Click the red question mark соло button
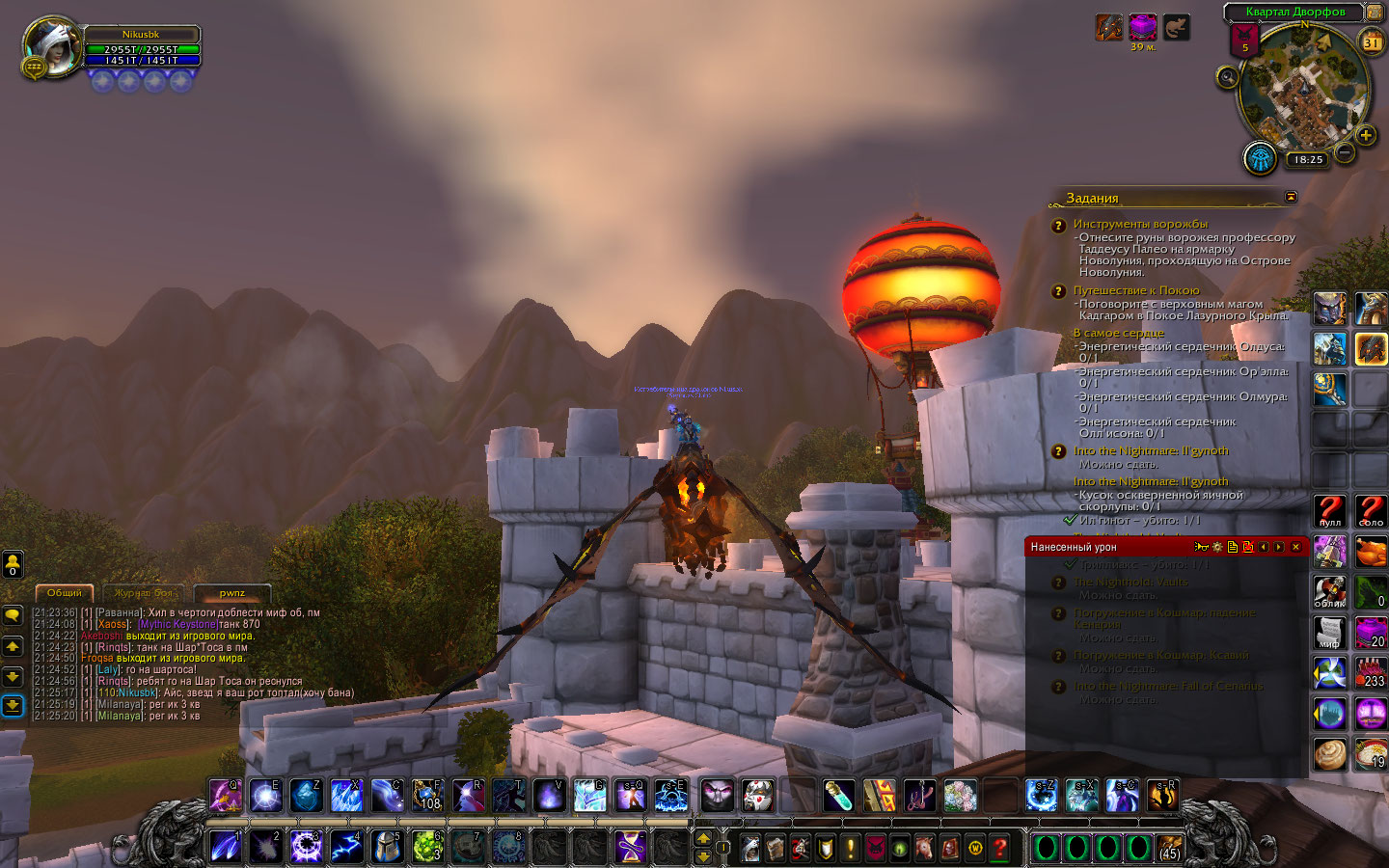This screenshot has width=1389, height=868. pyautogui.click(x=1371, y=510)
